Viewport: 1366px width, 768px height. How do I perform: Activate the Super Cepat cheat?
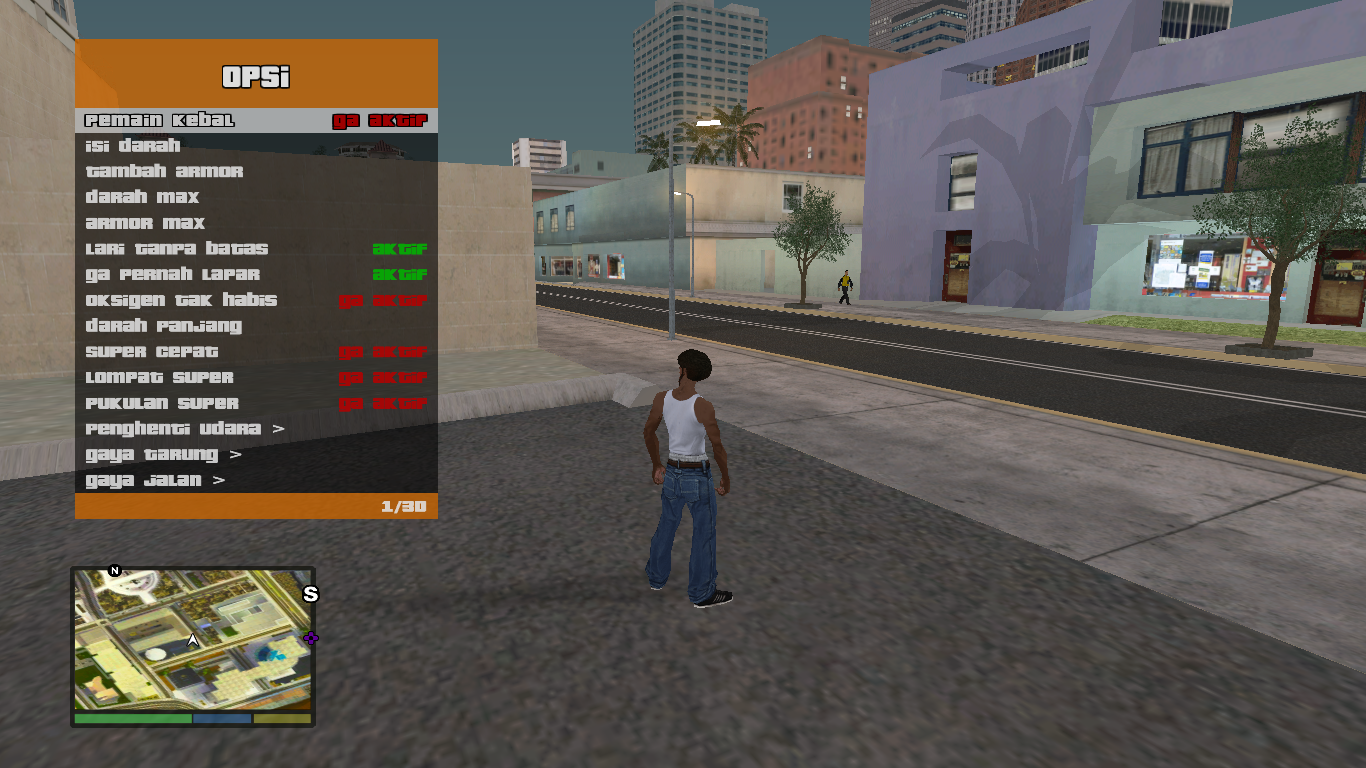(x=255, y=352)
